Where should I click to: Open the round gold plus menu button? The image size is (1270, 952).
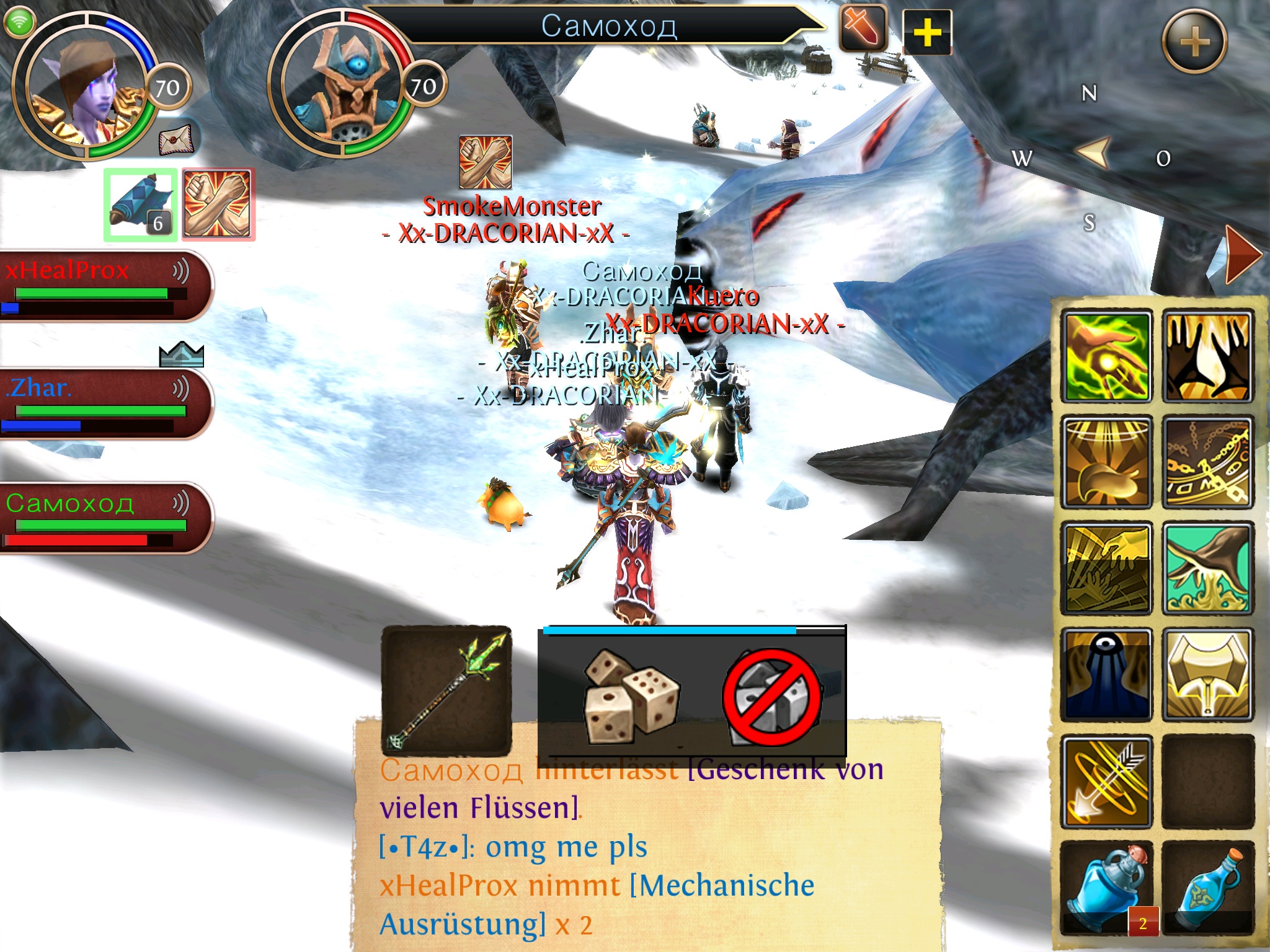coord(1194,42)
